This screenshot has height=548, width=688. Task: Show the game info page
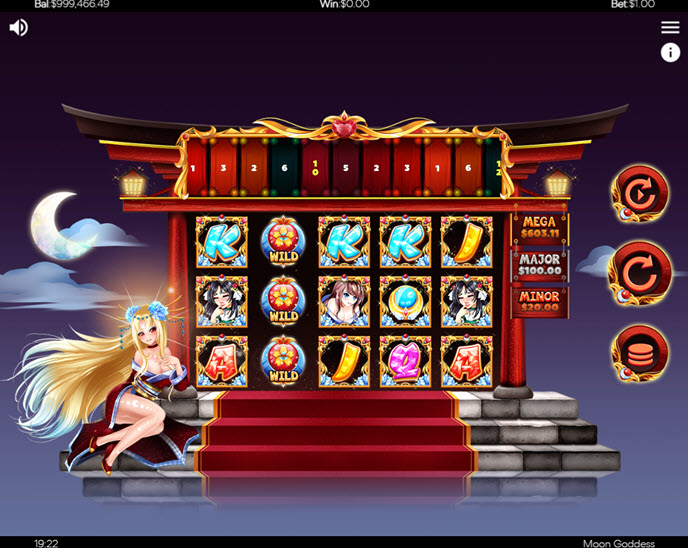tap(670, 53)
